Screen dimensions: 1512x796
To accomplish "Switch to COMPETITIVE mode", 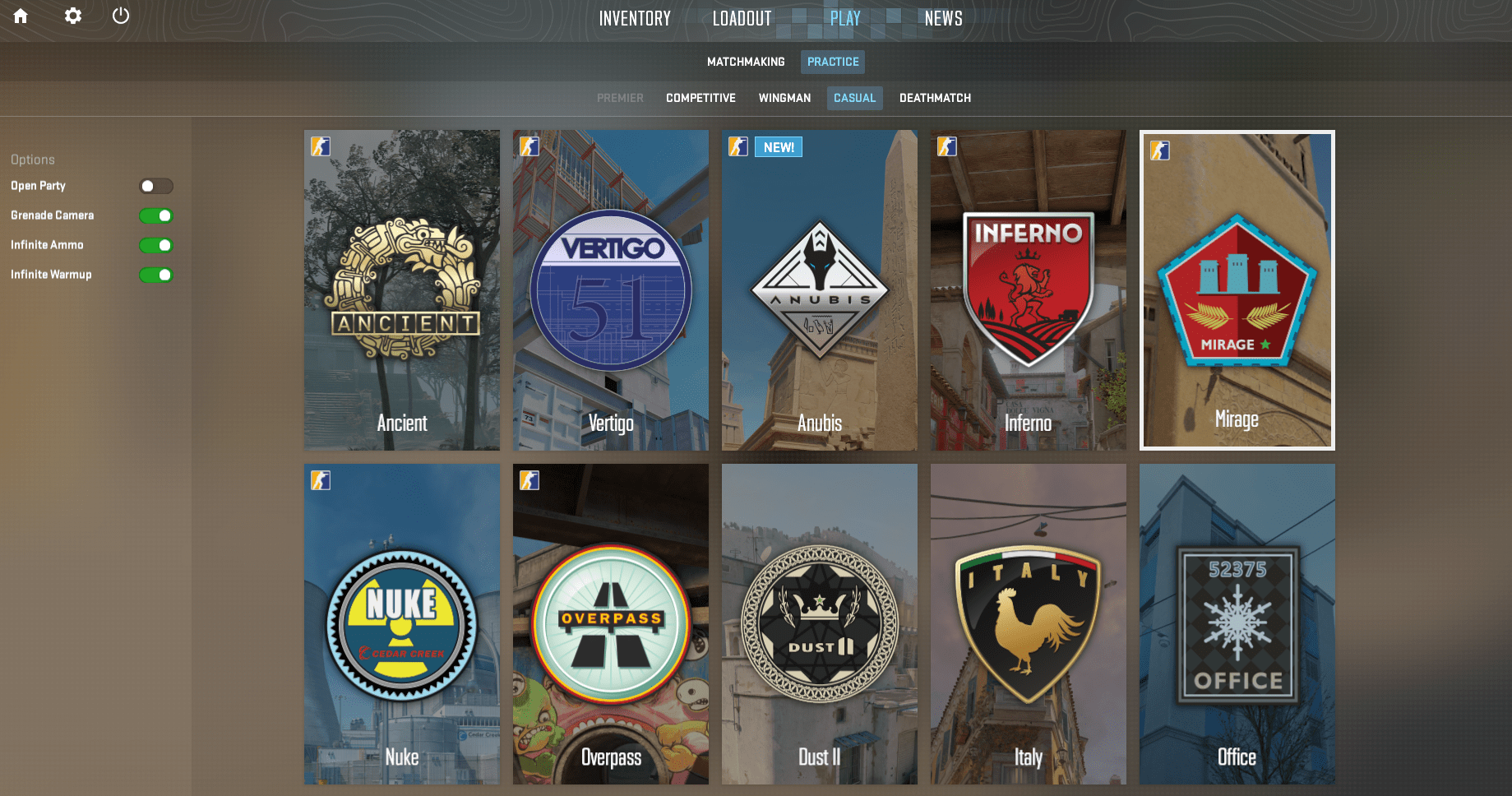I will tap(700, 98).
